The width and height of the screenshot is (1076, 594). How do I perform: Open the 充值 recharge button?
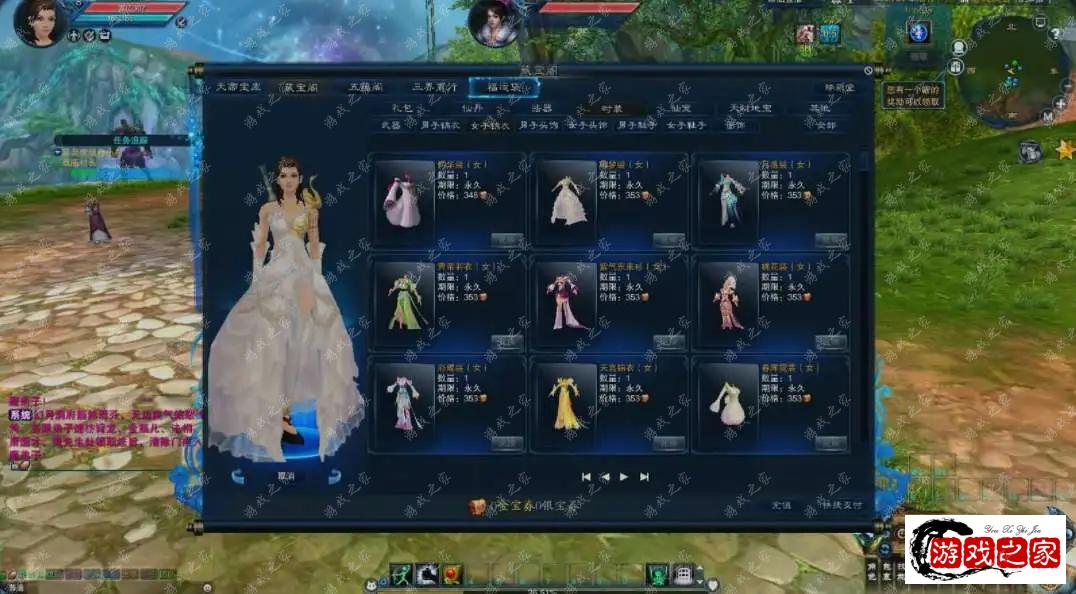781,505
